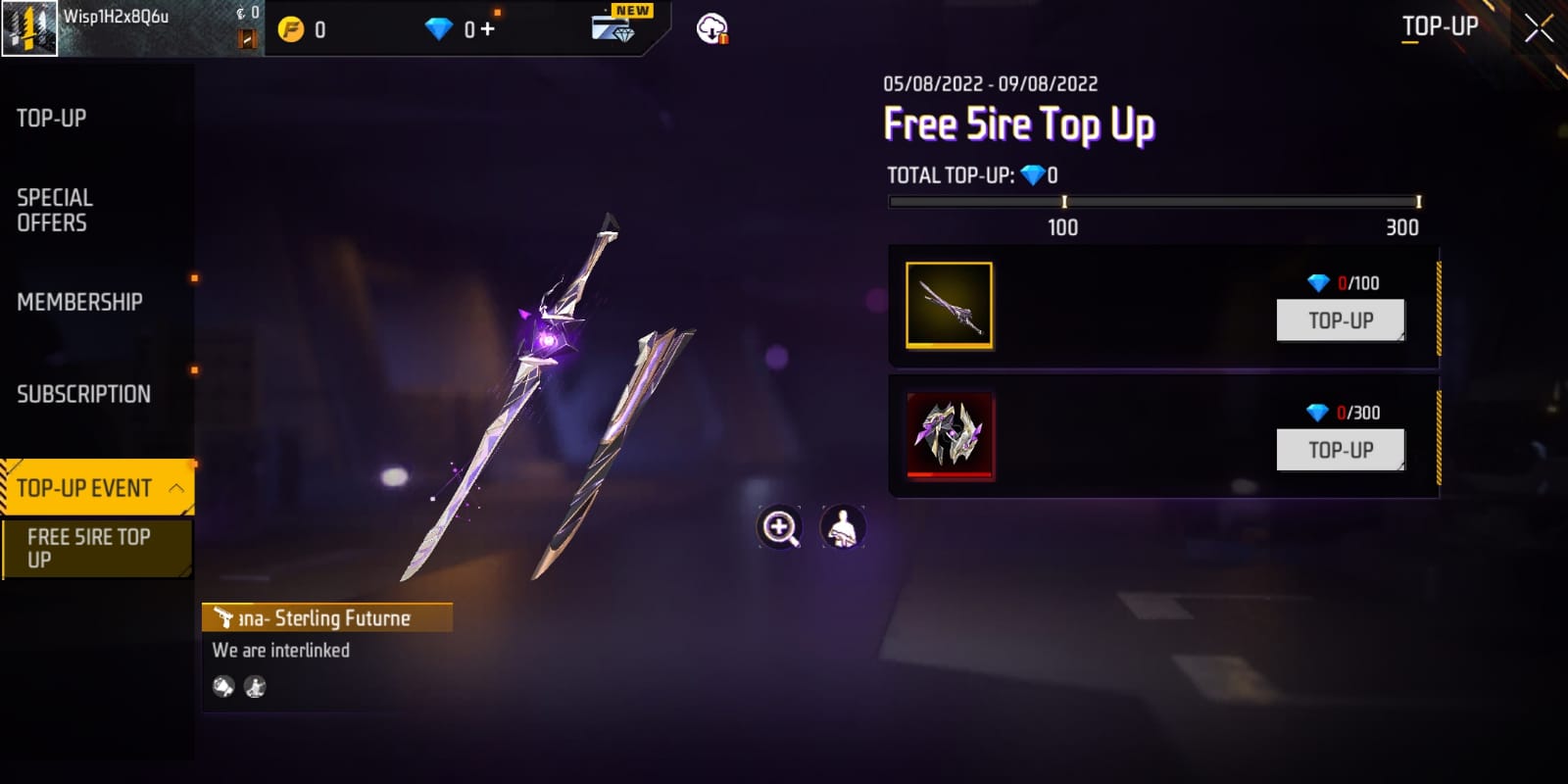This screenshot has width=1568, height=784.
Task: Open the player profile avatar
Action: [x=29, y=28]
